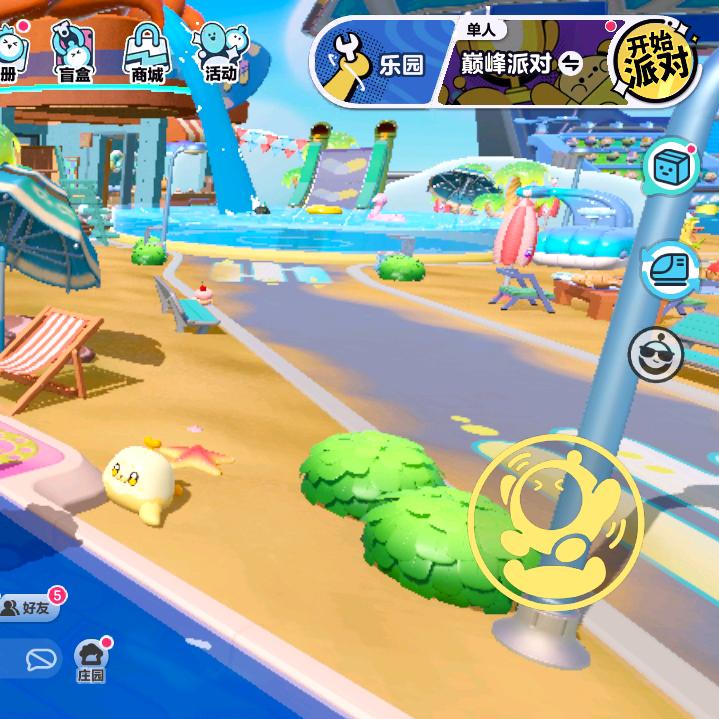The height and width of the screenshot is (719, 719).
Task: Tap the teal cube face icon
Action: click(671, 167)
